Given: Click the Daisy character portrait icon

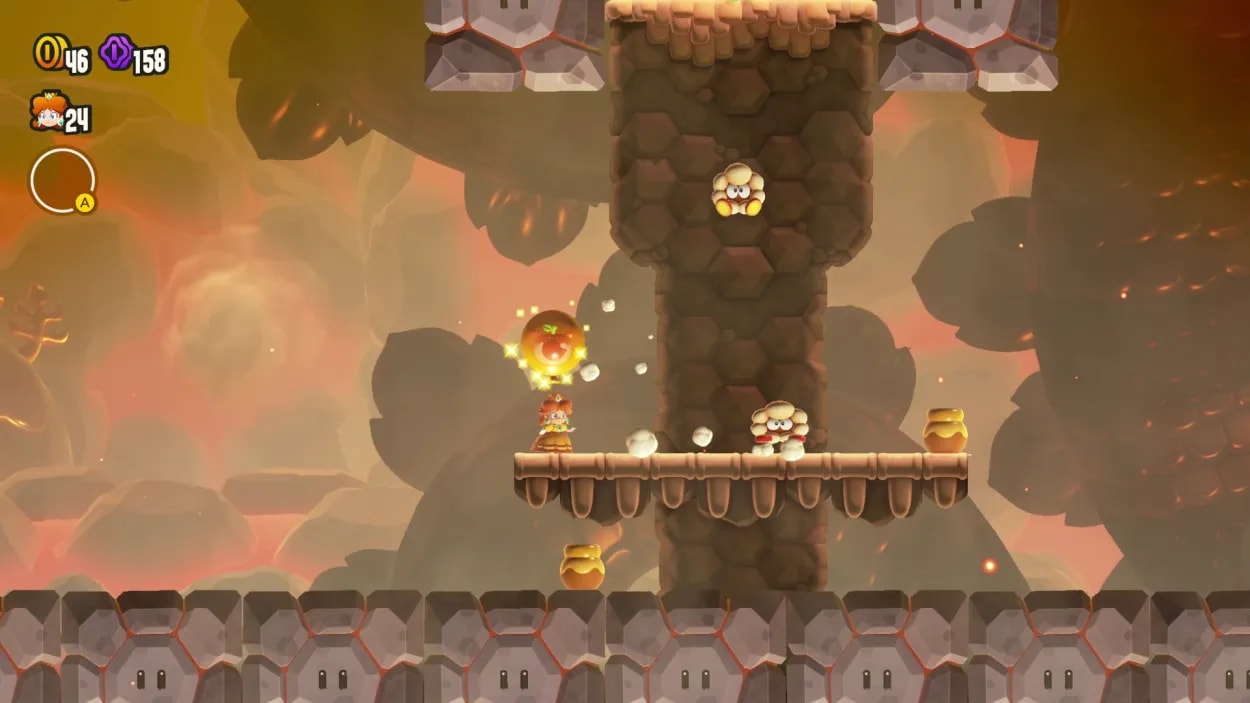Looking at the screenshot, I should 46,111.
